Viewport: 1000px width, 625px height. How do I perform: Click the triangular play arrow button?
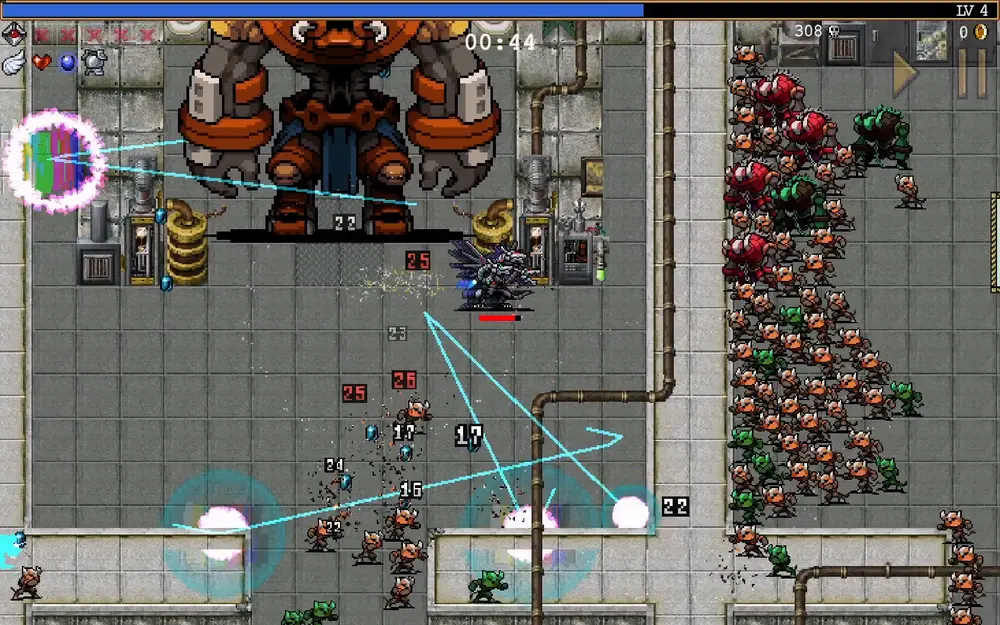coord(906,73)
